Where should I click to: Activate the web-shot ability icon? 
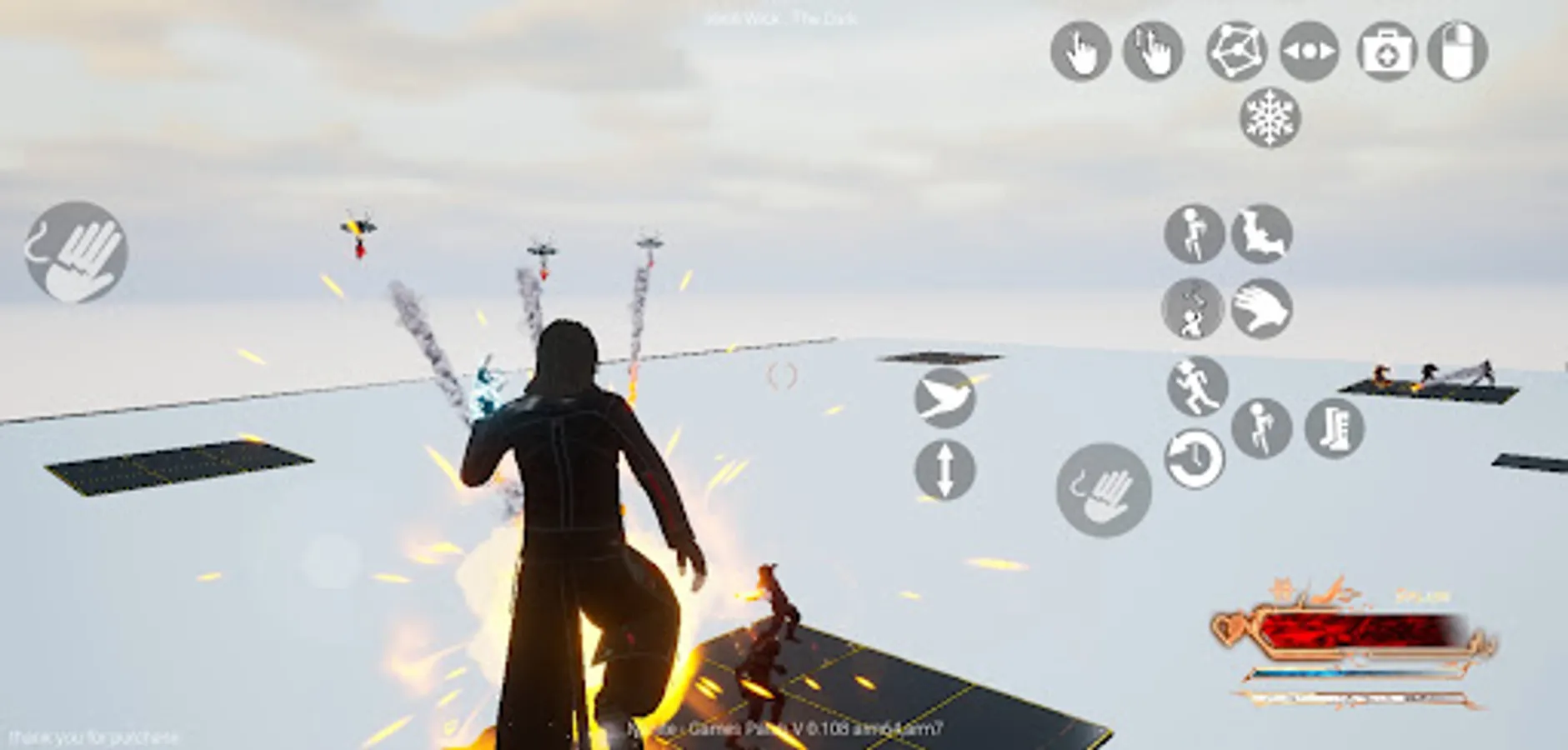point(1225,52)
